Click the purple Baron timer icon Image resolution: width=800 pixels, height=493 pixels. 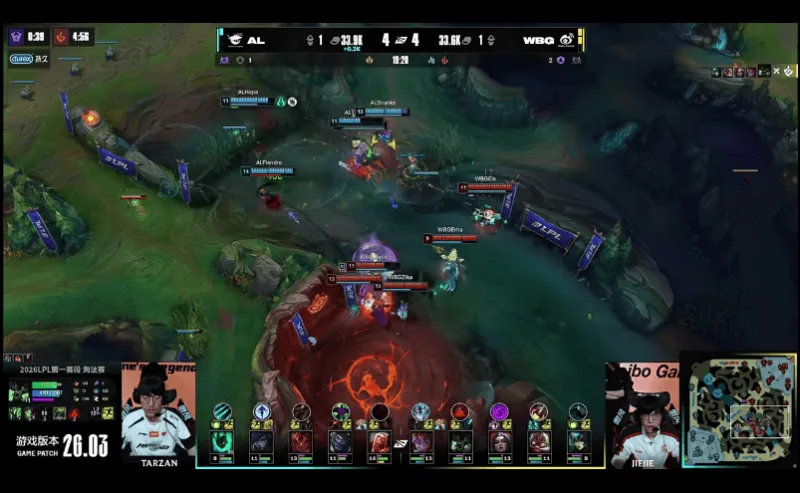pyautogui.click(x=17, y=37)
